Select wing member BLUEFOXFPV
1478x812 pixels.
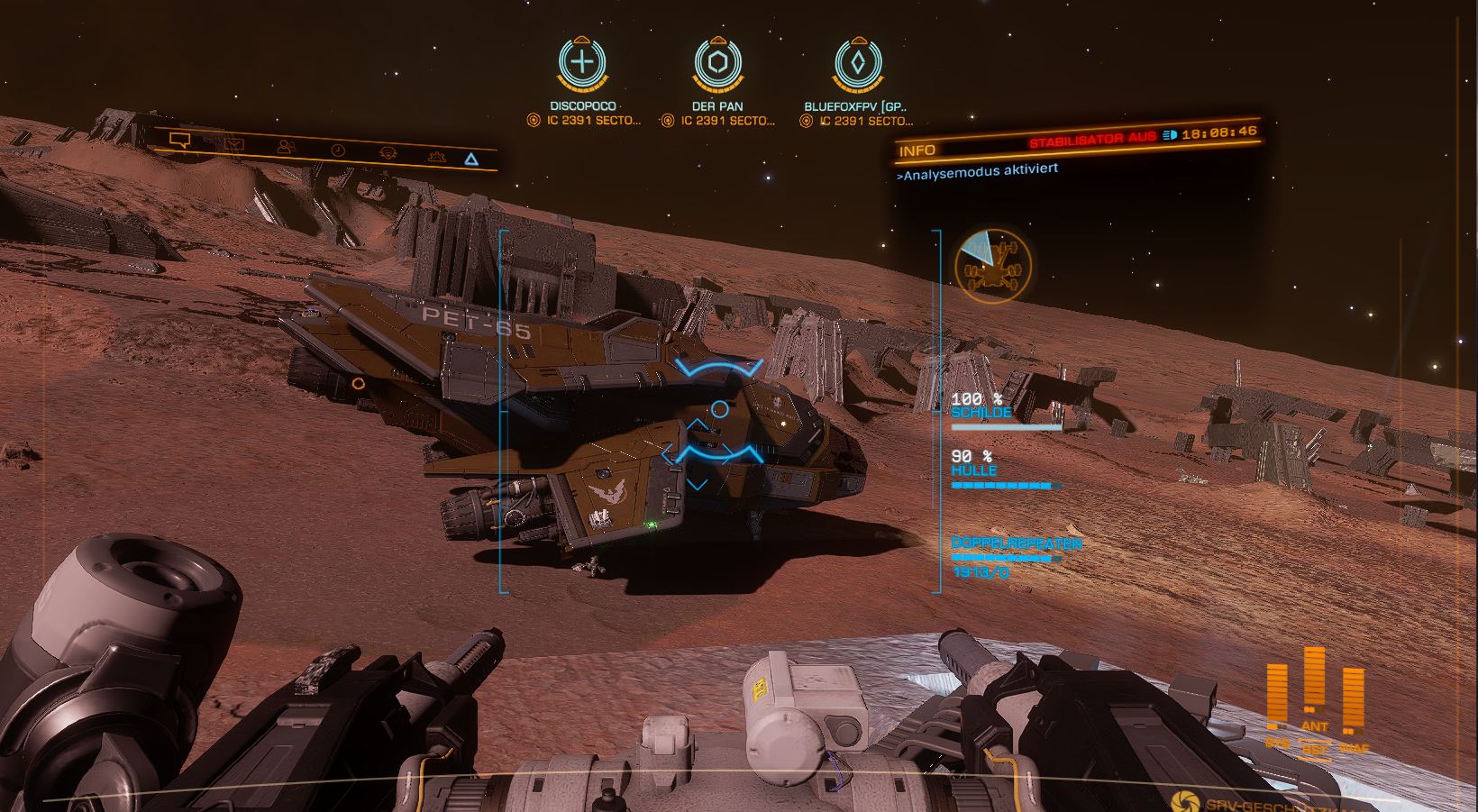pyautogui.click(x=858, y=63)
